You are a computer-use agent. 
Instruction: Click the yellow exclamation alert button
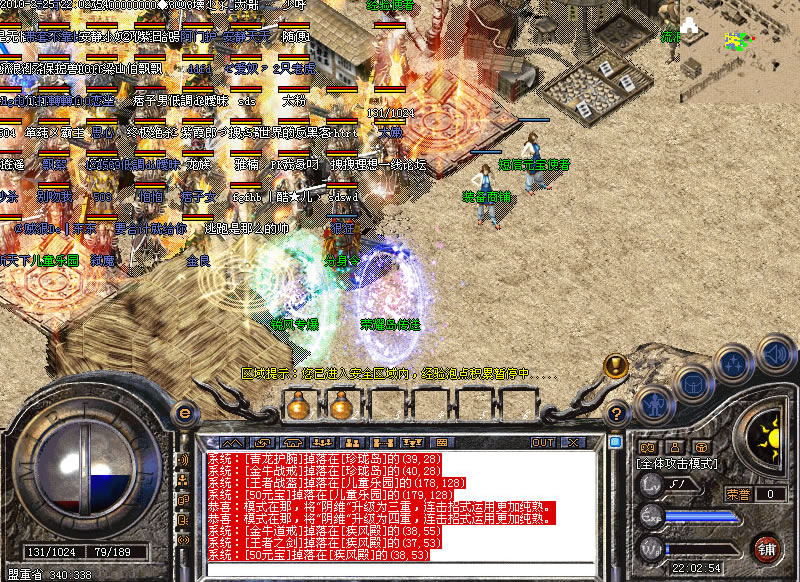point(615,364)
